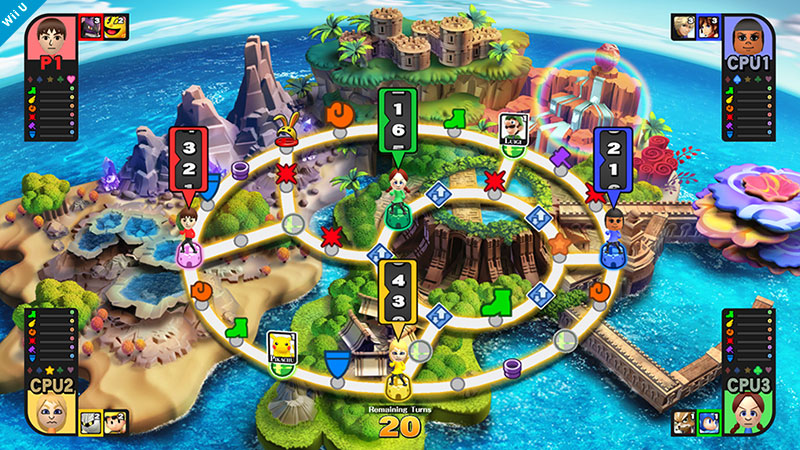Screen dimensions: 800x450
Task: Open the CPU3 player portrait
Action: click(750, 411)
